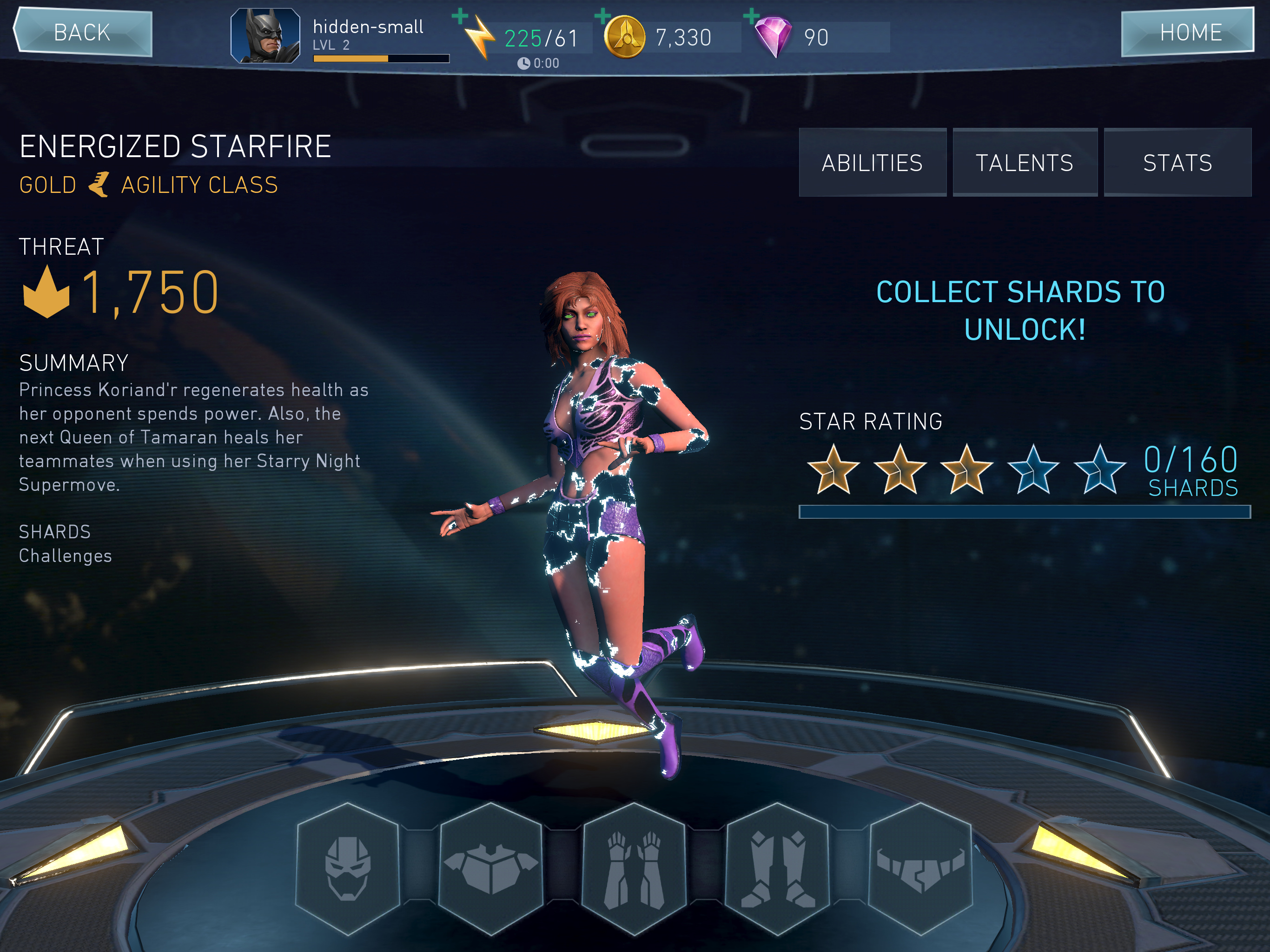Choose the chest armor gear slot

pos(491,868)
